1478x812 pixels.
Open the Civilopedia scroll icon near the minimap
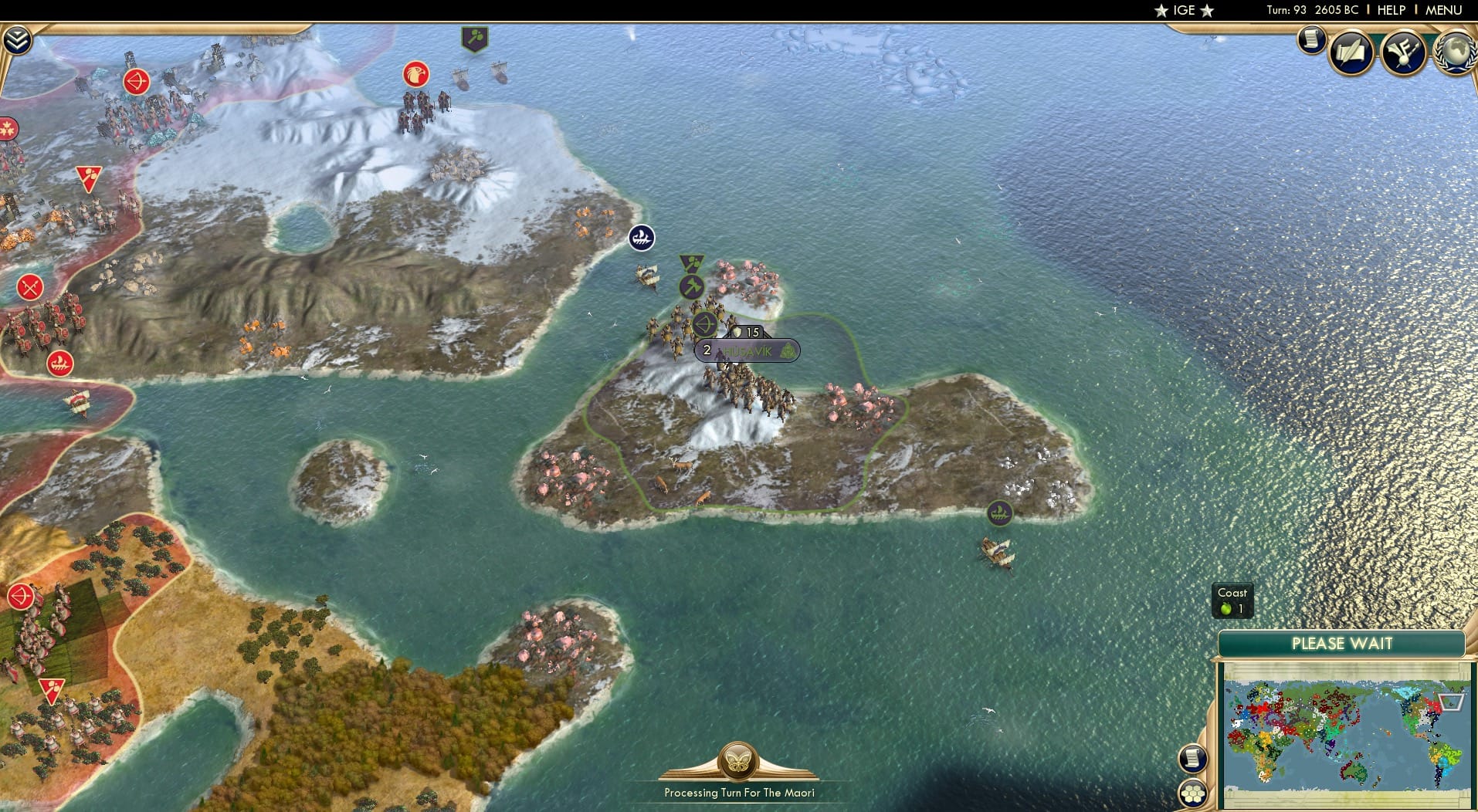(1193, 757)
